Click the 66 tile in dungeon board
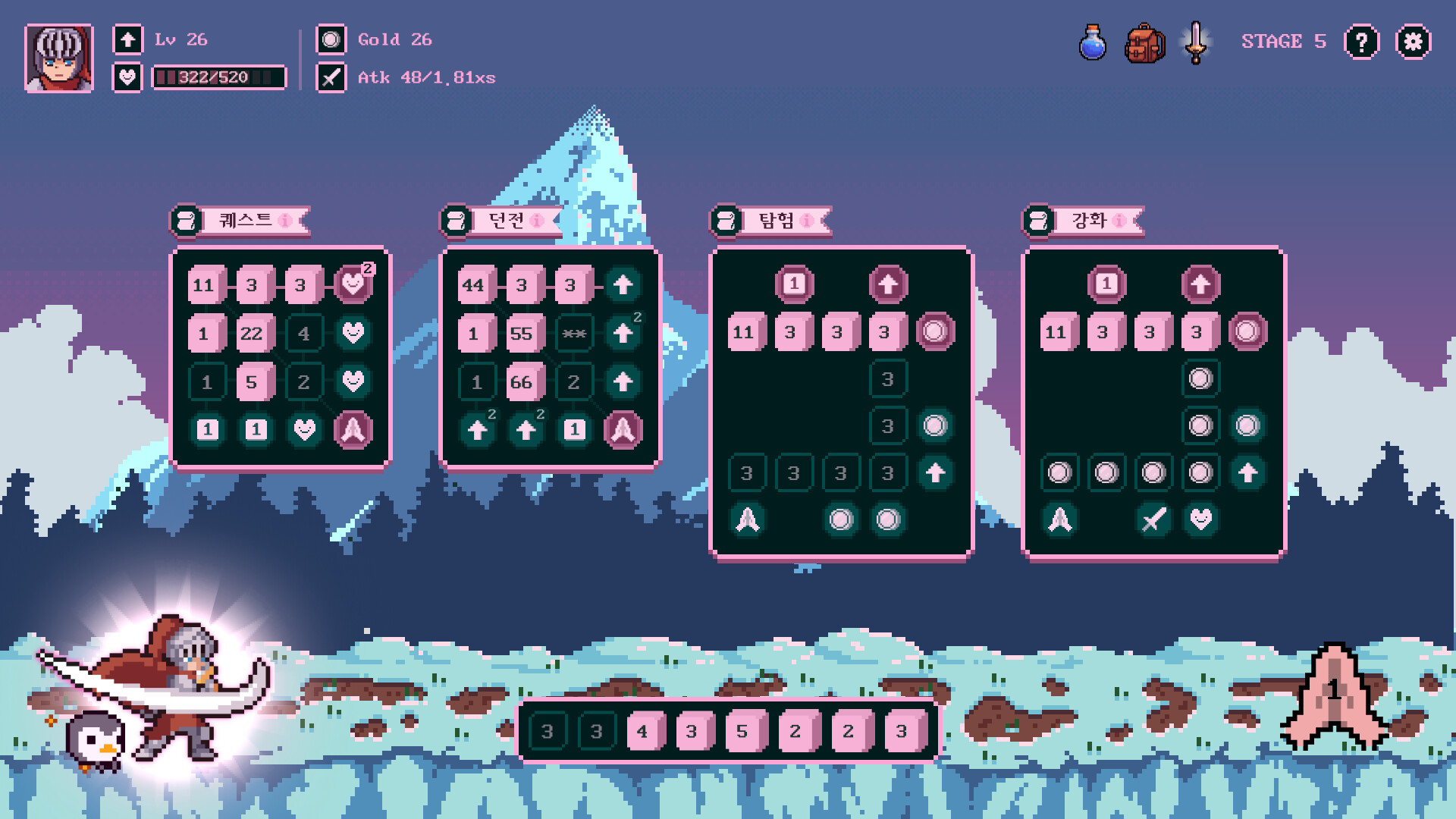The height and width of the screenshot is (819, 1456). (x=522, y=382)
